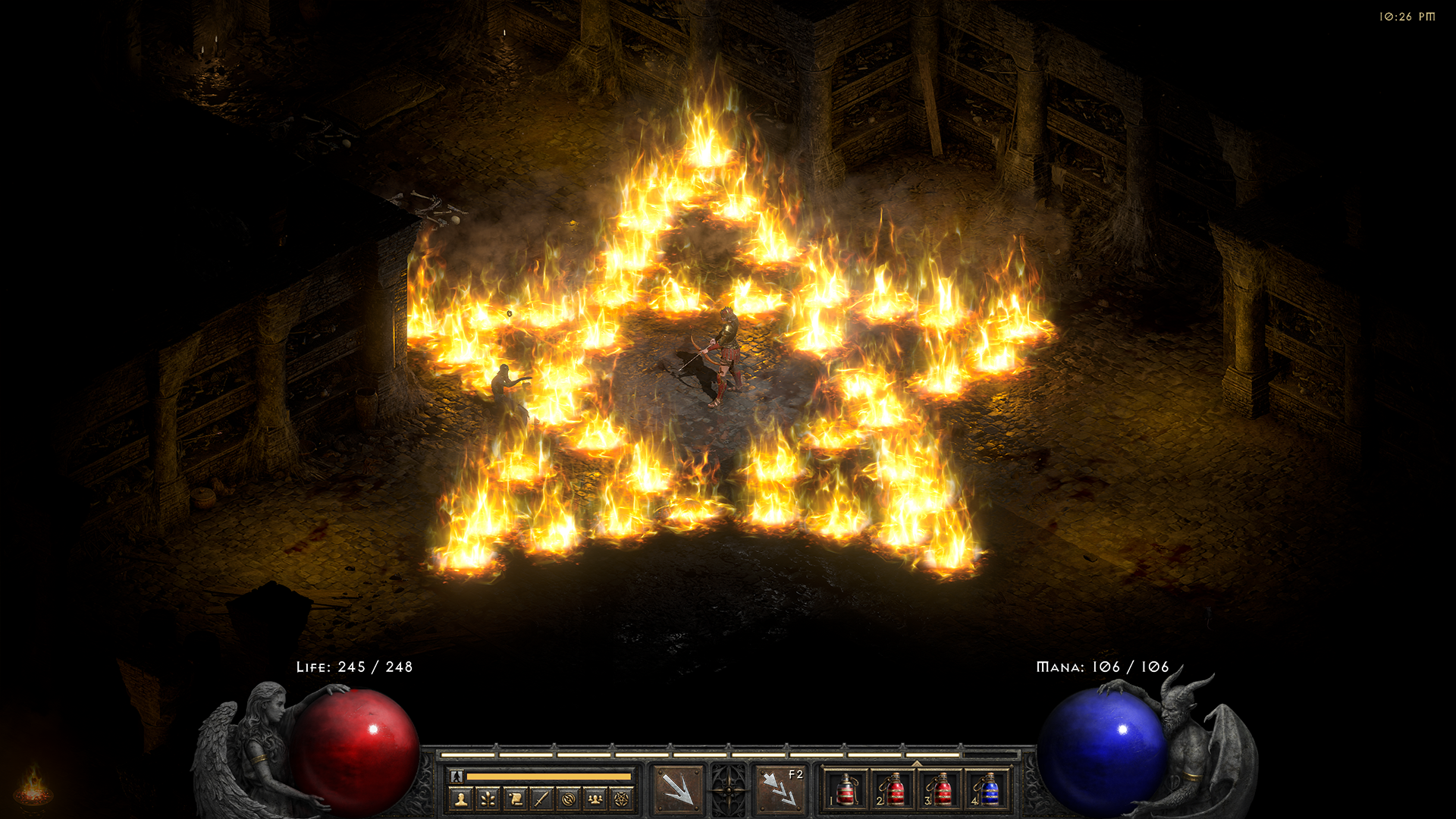This screenshot has width=1456, height=819.
Task: Select the left-click single arrow attack skill
Action: [x=677, y=789]
